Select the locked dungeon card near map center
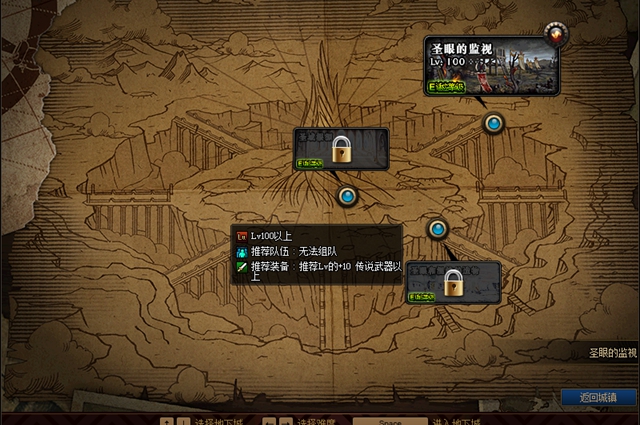The width and height of the screenshot is (640, 425). (340, 149)
